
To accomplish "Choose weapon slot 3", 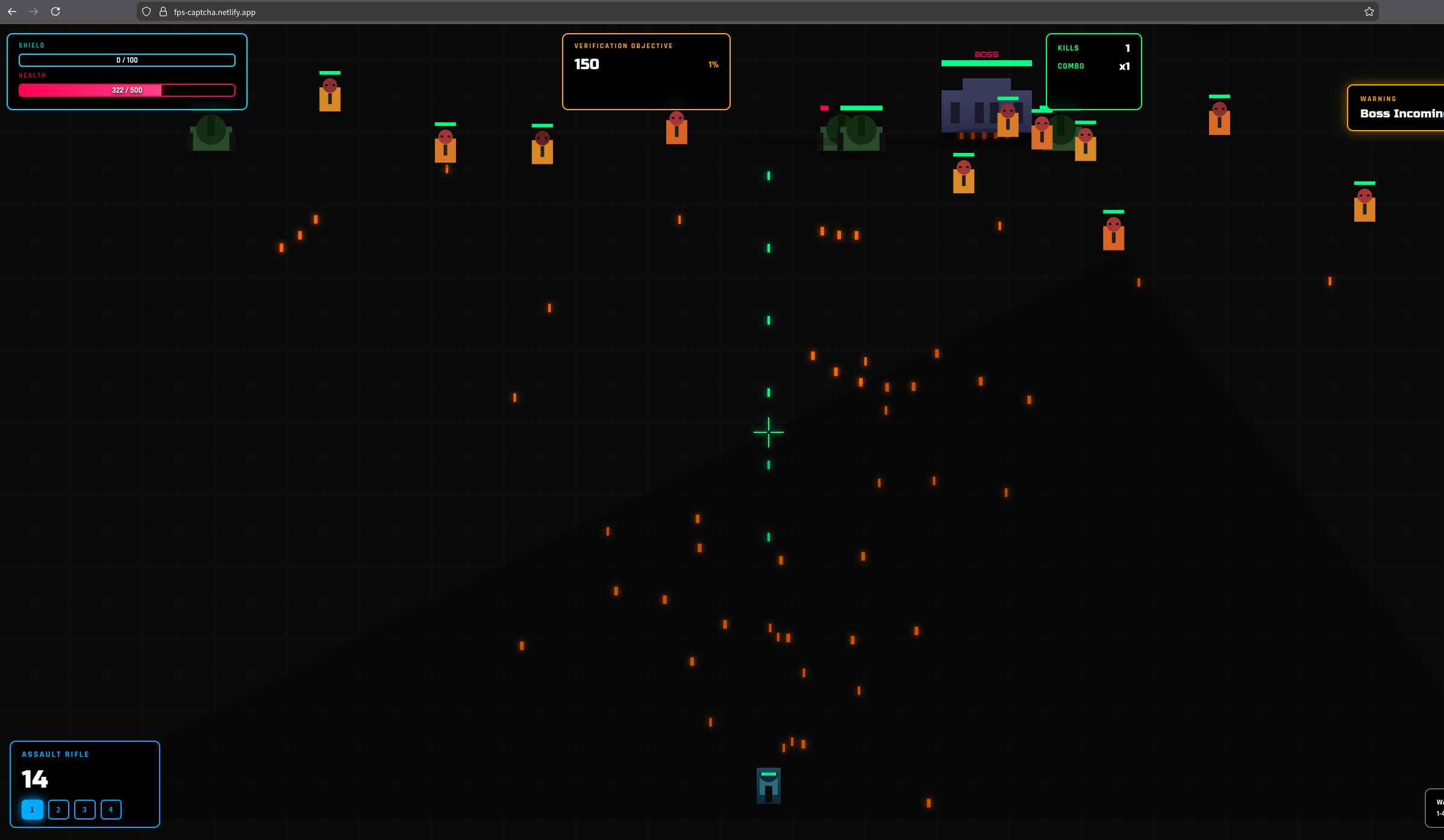I will (84, 809).
